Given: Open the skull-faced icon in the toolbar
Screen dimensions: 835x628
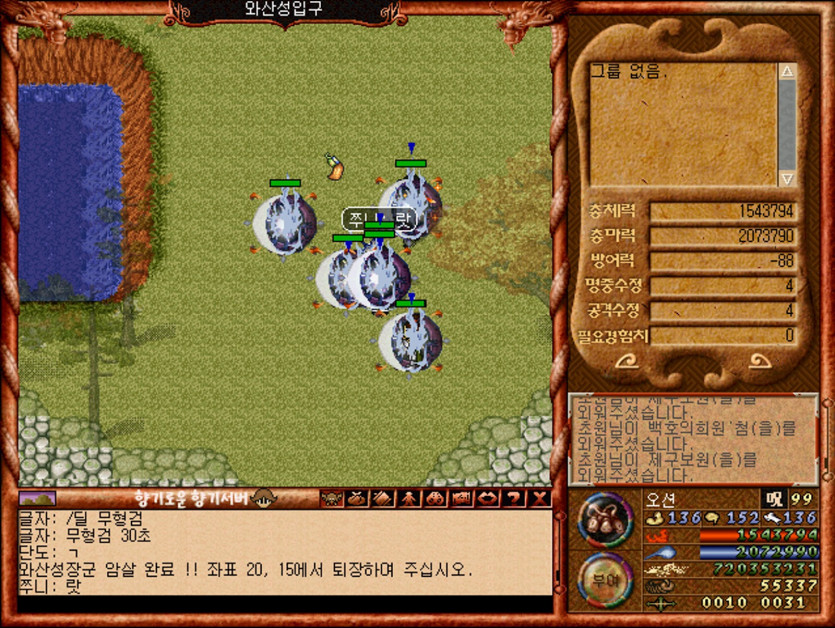Looking at the screenshot, I should (x=330, y=498).
